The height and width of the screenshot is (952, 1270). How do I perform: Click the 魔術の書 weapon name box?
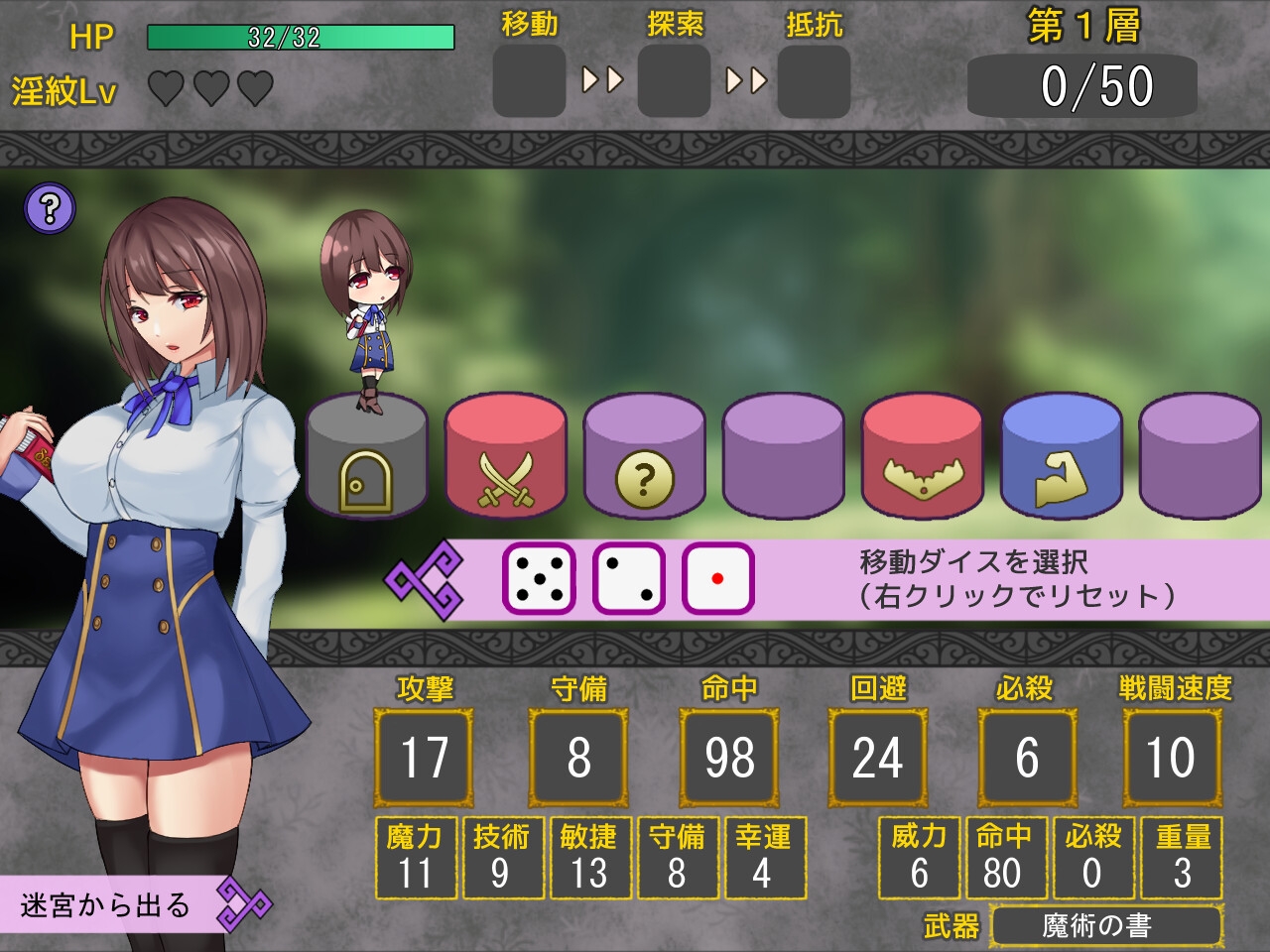[1105, 926]
